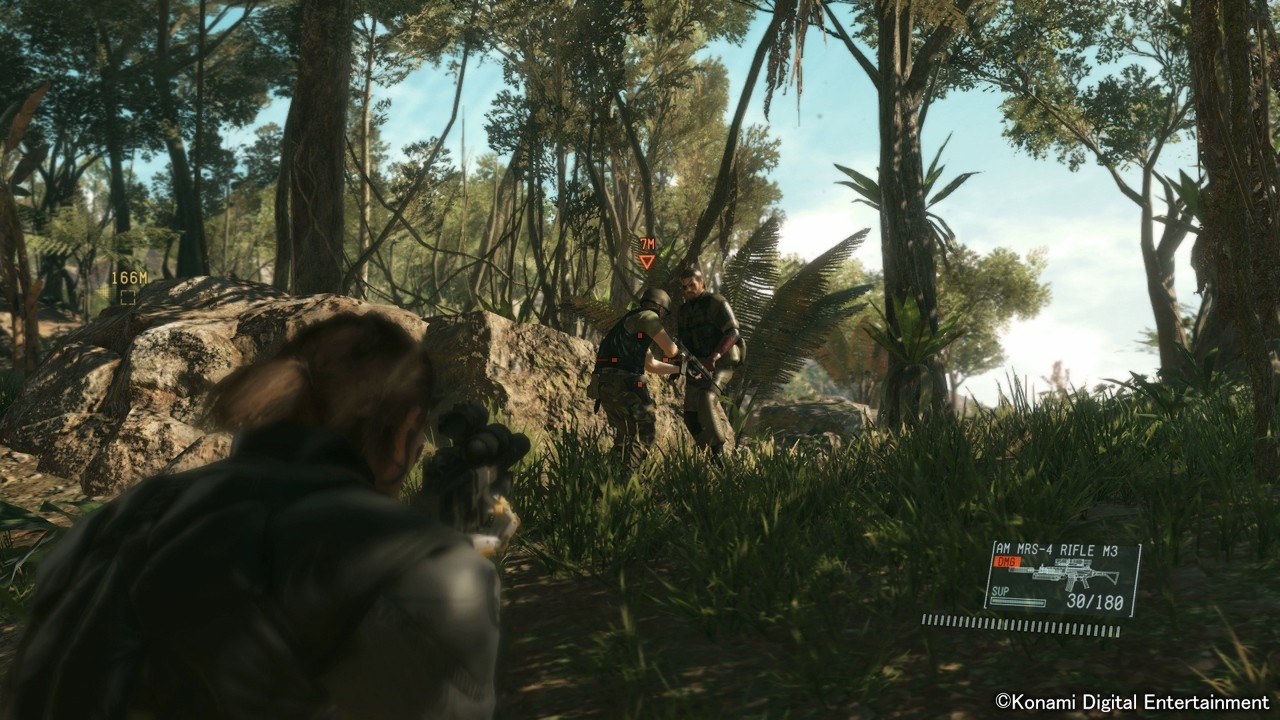Click the SUP suppressor durability bar
Image resolution: width=1280 pixels, height=720 pixels.
[1017, 601]
